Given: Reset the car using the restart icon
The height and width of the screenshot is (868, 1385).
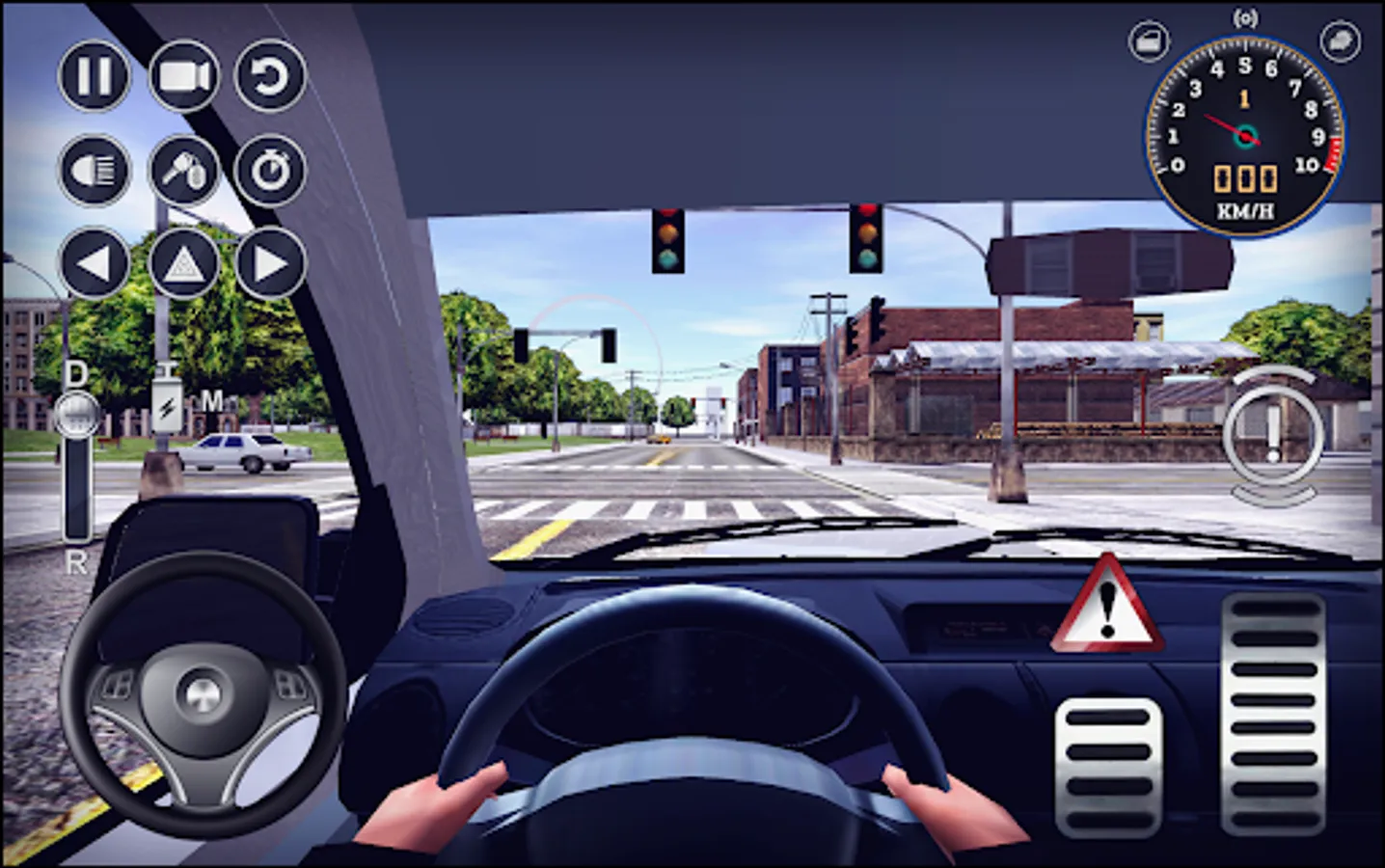Looking at the screenshot, I should 271,76.
